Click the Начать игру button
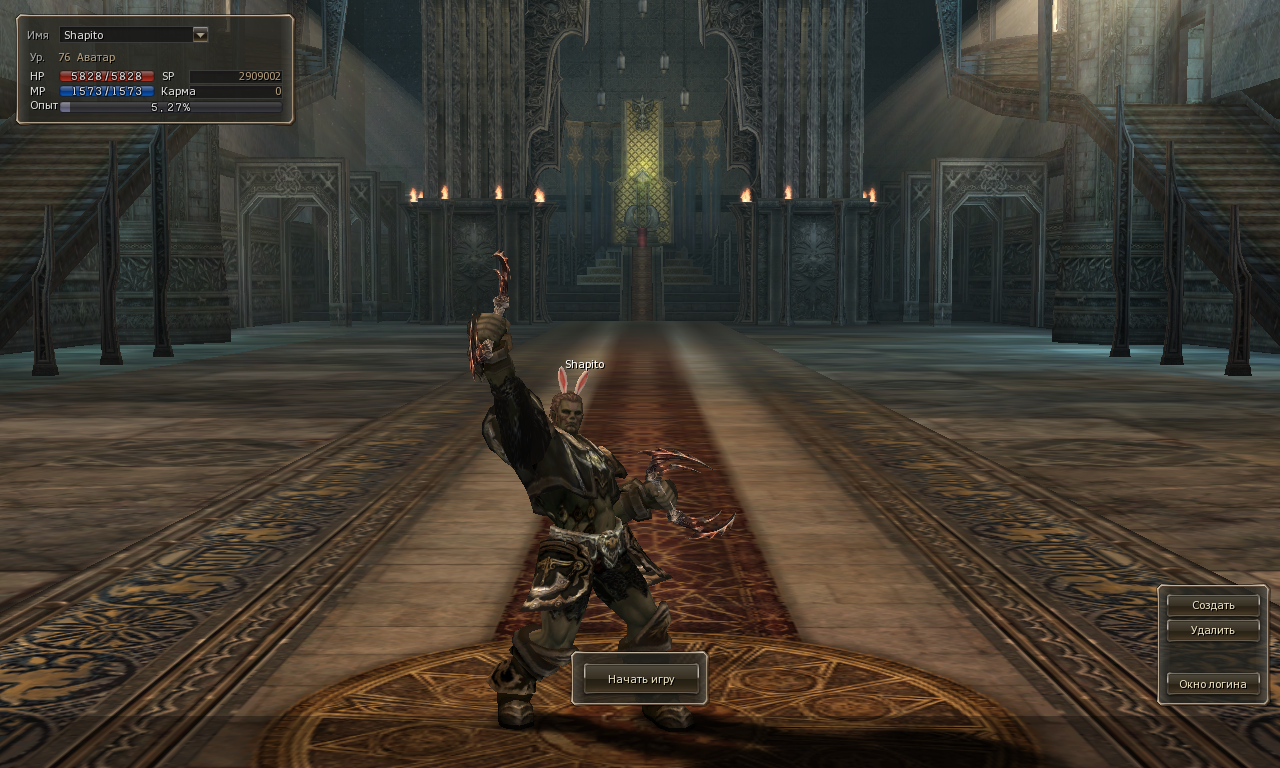The image size is (1280, 768). (x=640, y=679)
